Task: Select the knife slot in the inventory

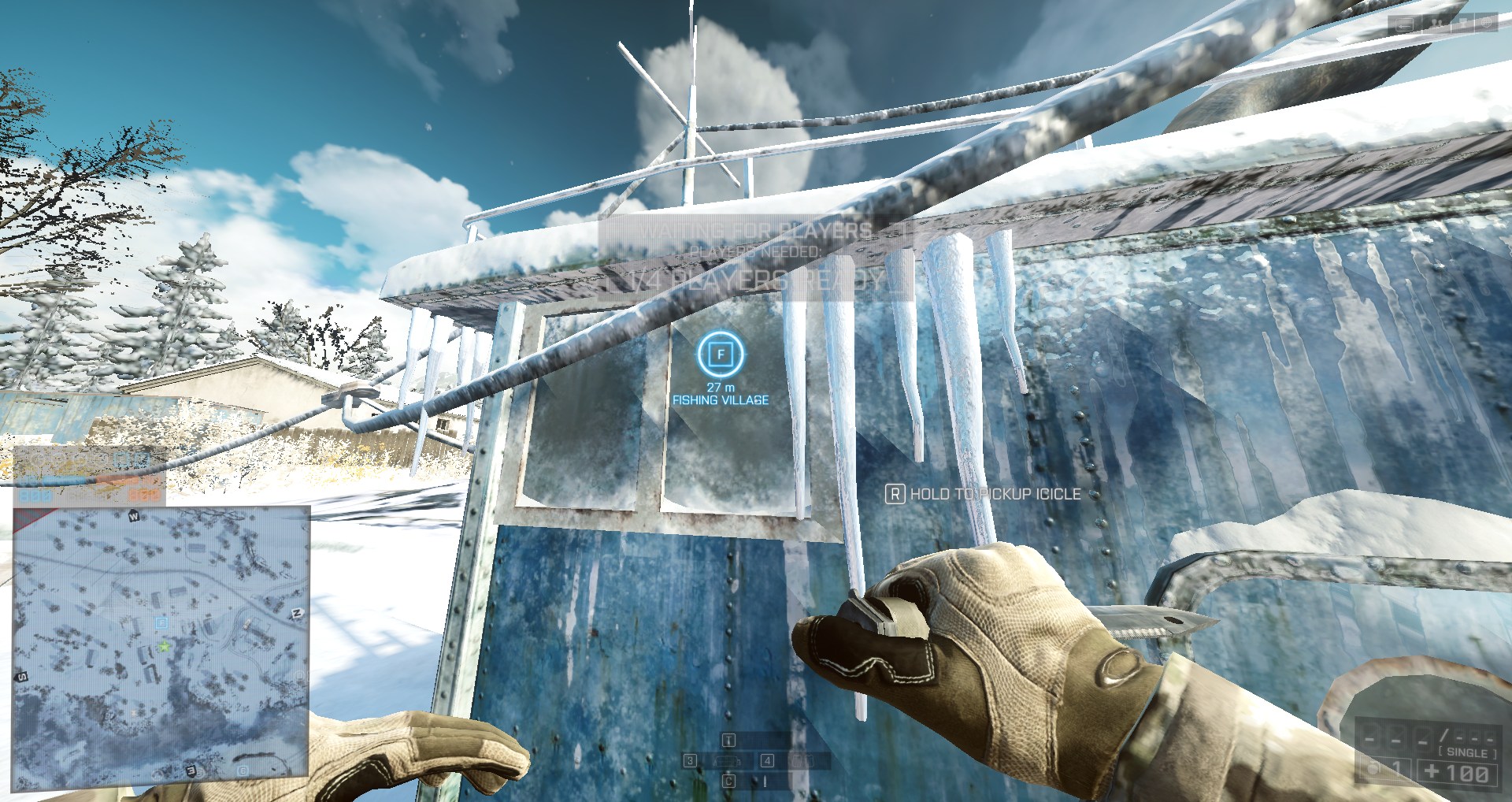Action: point(765,782)
